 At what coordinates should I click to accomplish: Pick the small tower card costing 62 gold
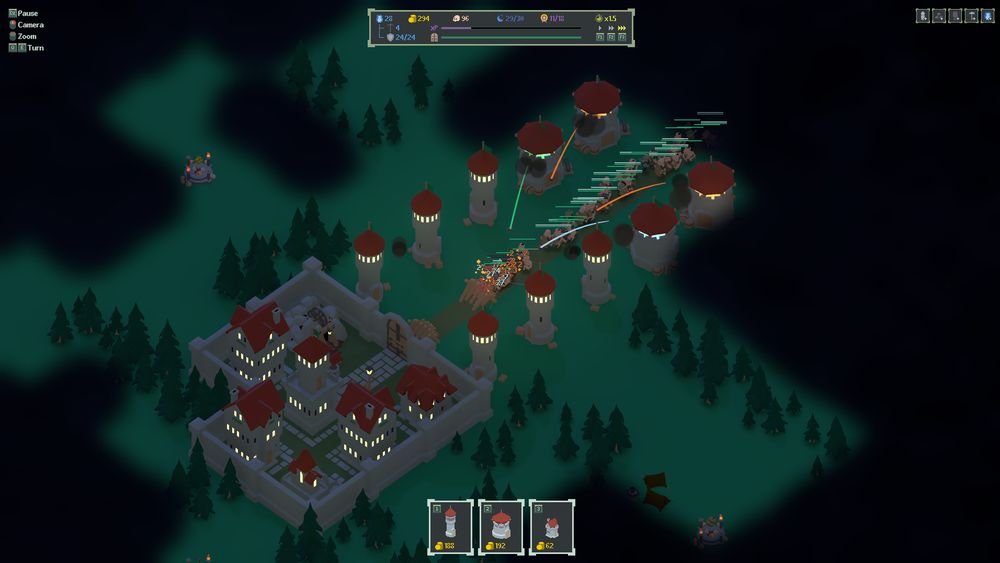coord(552,525)
